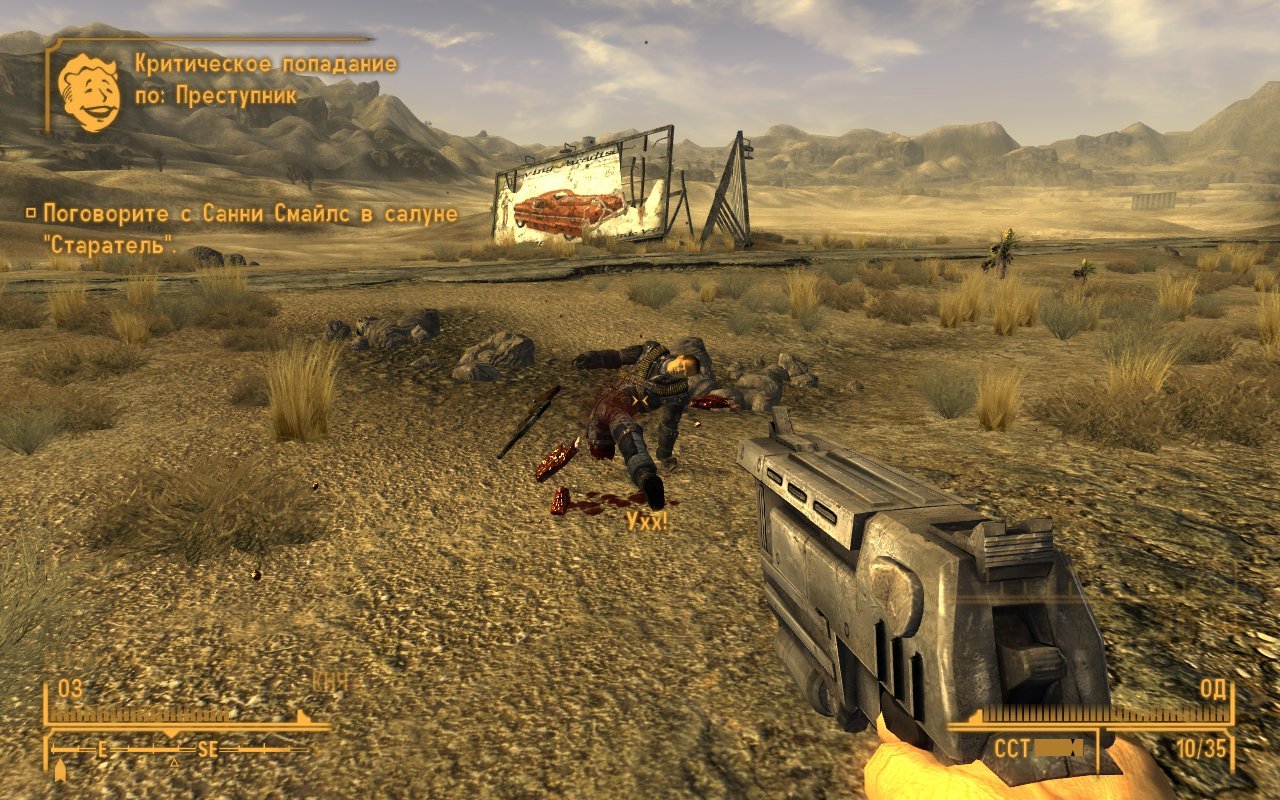The image size is (1280, 800).
Task: Click the Критическое попадание message text
Action: tap(265, 62)
